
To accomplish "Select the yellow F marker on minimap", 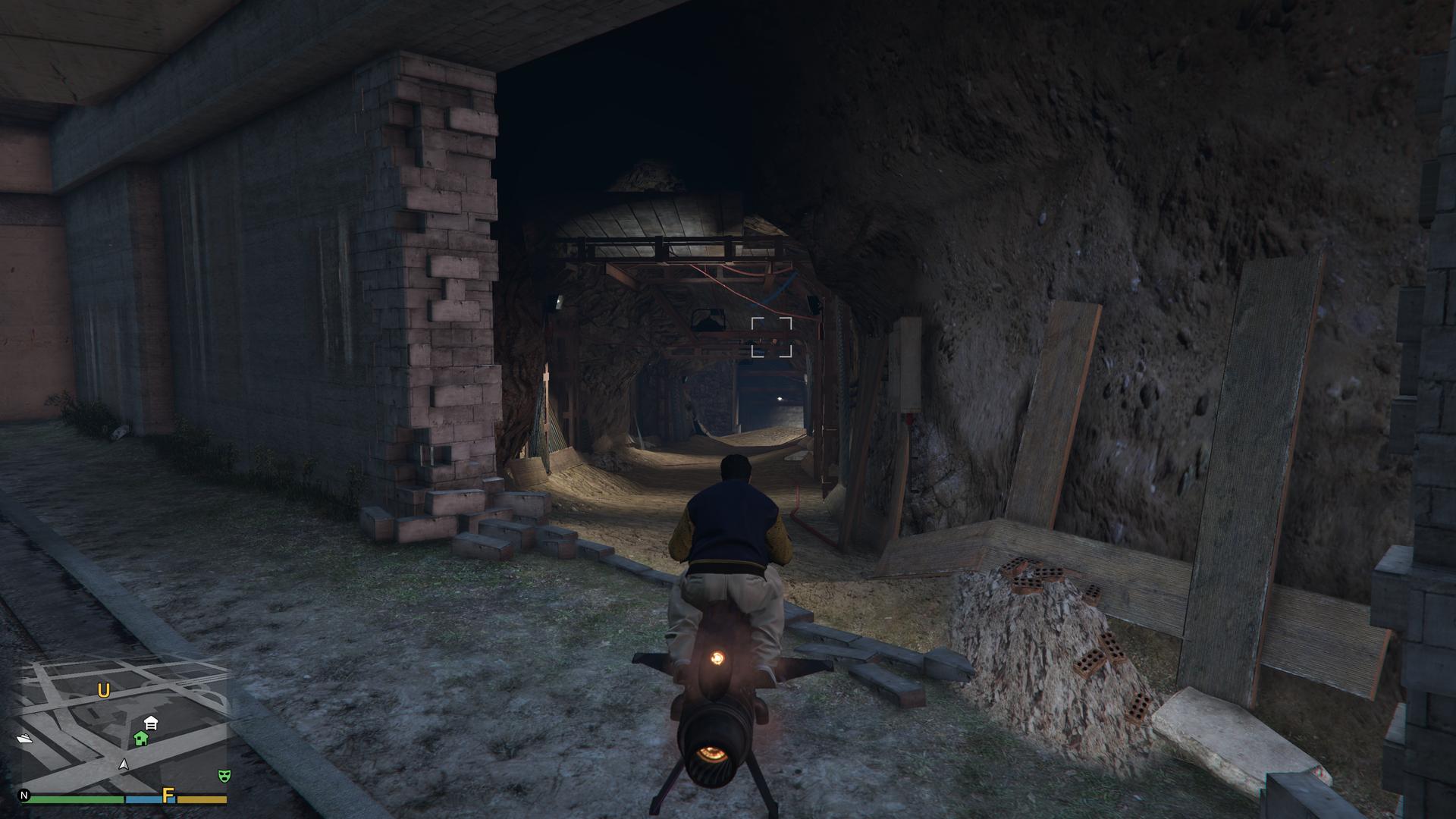I will pos(168,795).
